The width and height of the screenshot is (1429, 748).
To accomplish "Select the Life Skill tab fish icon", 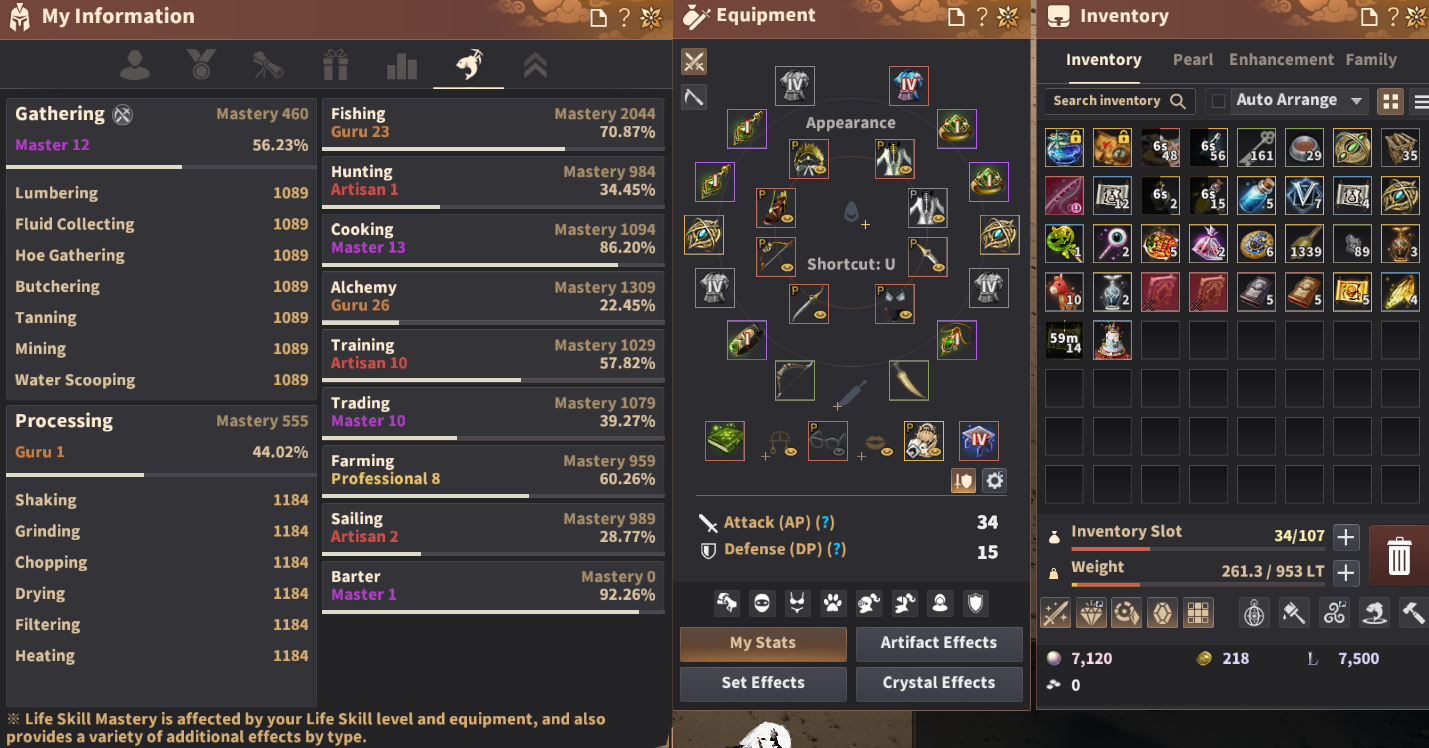I will click(x=468, y=63).
